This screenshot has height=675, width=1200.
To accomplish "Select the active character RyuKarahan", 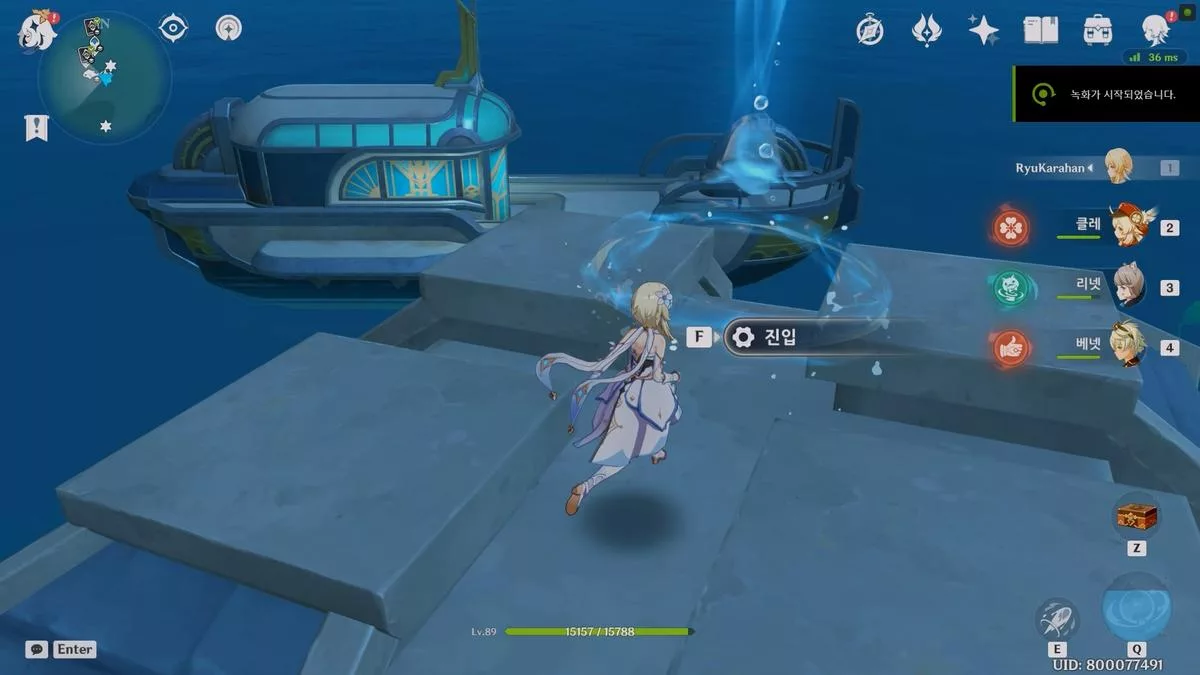I will click(1115, 167).
